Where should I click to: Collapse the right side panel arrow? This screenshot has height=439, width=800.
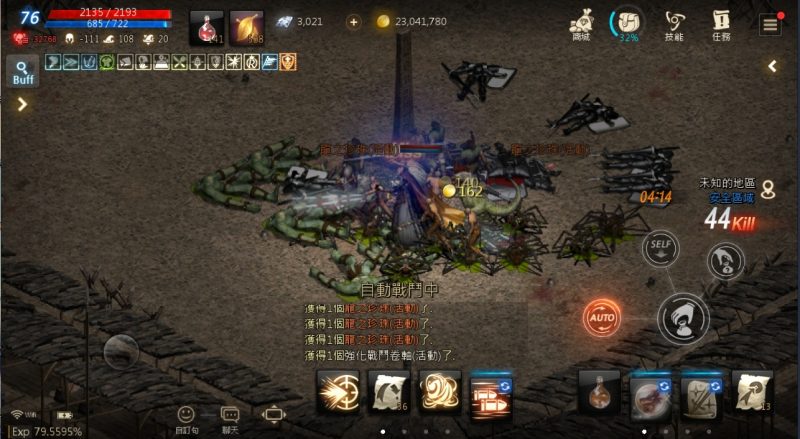click(x=773, y=66)
